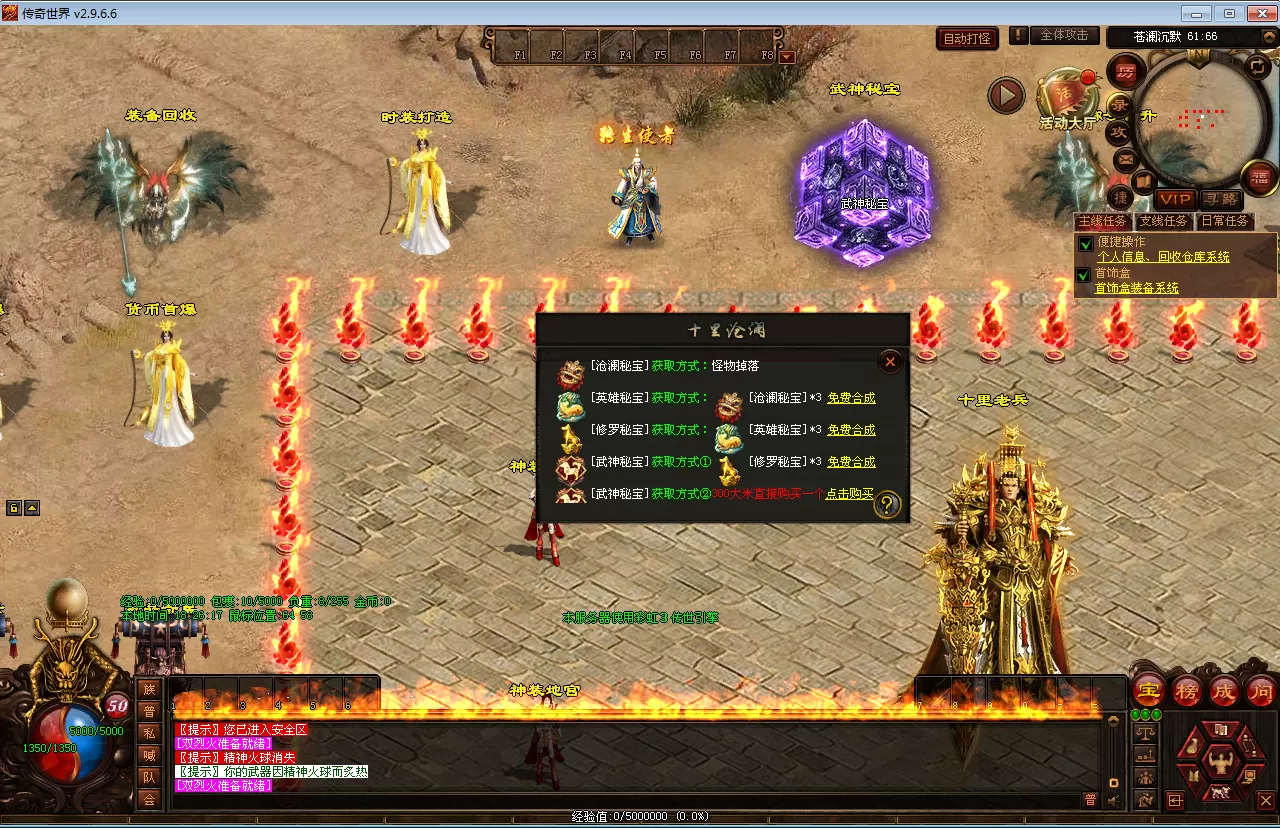Untick the 首饰盒 quest checkbox
This screenshot has width=1280, height=828.
click(x=1083, y=275)
